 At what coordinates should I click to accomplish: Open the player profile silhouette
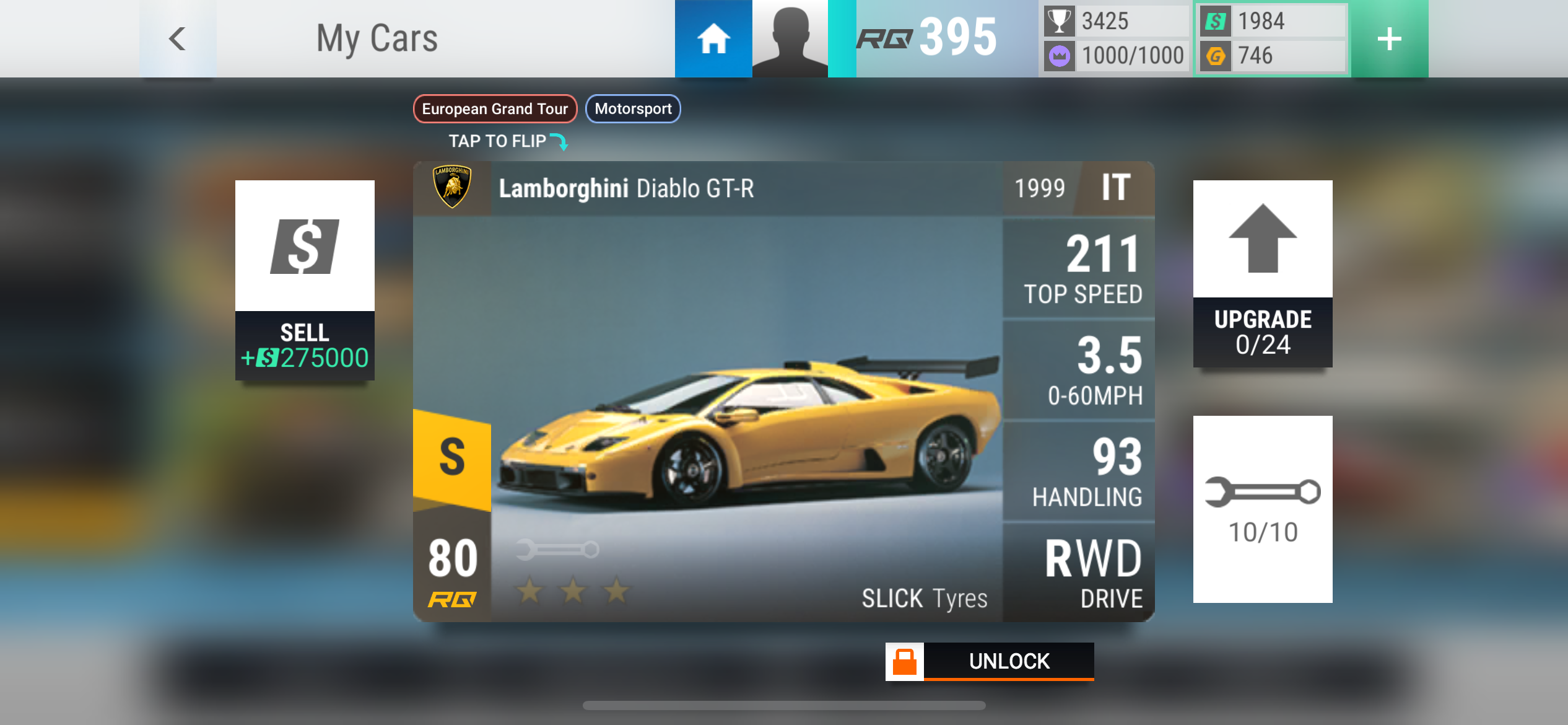790,38
